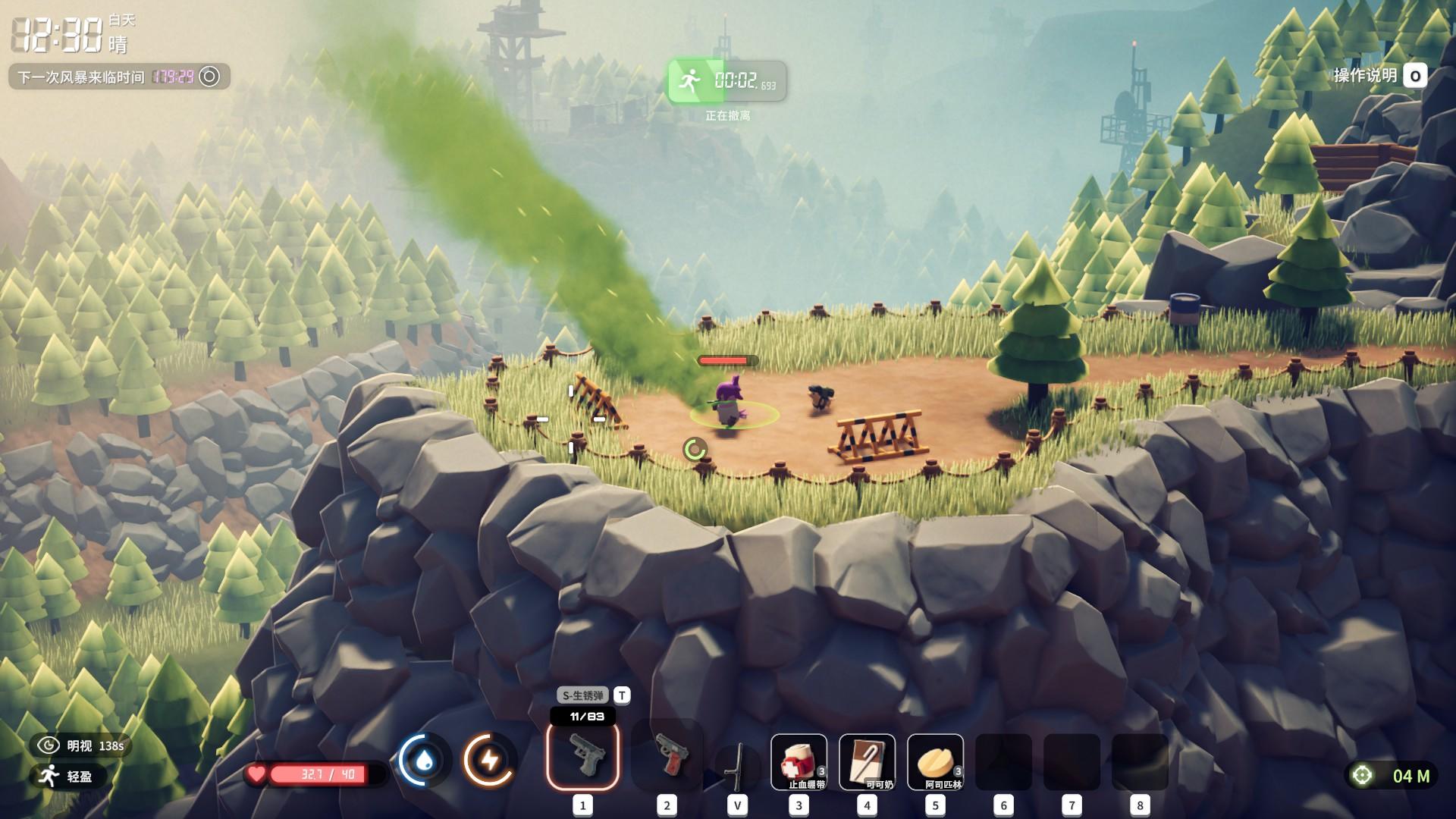Viewport: 1456px width, 819px height.
Task: Switch to the red-grip pistol slot
Action: point(667,755)
